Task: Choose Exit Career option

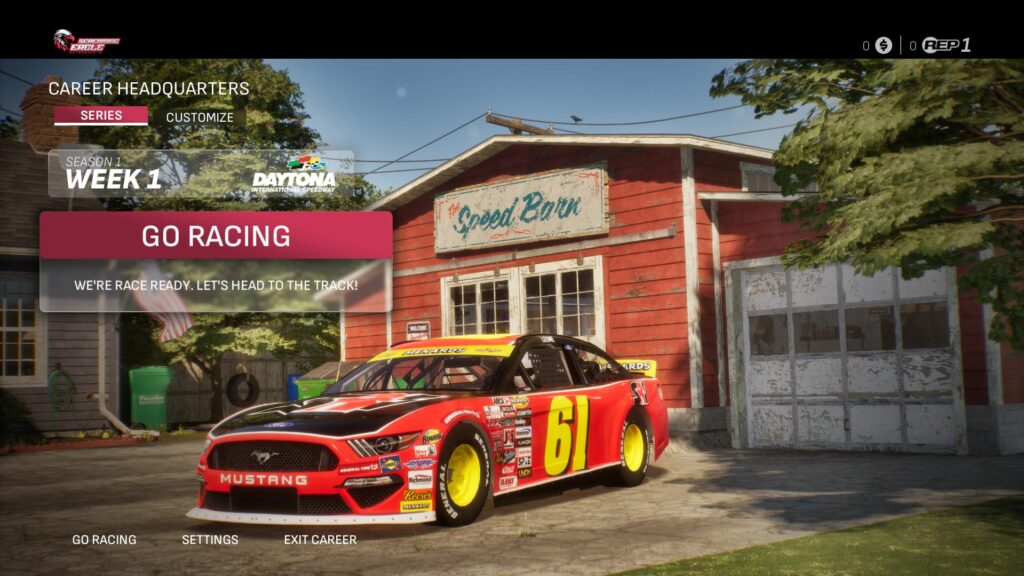Action: click(320, 540)
